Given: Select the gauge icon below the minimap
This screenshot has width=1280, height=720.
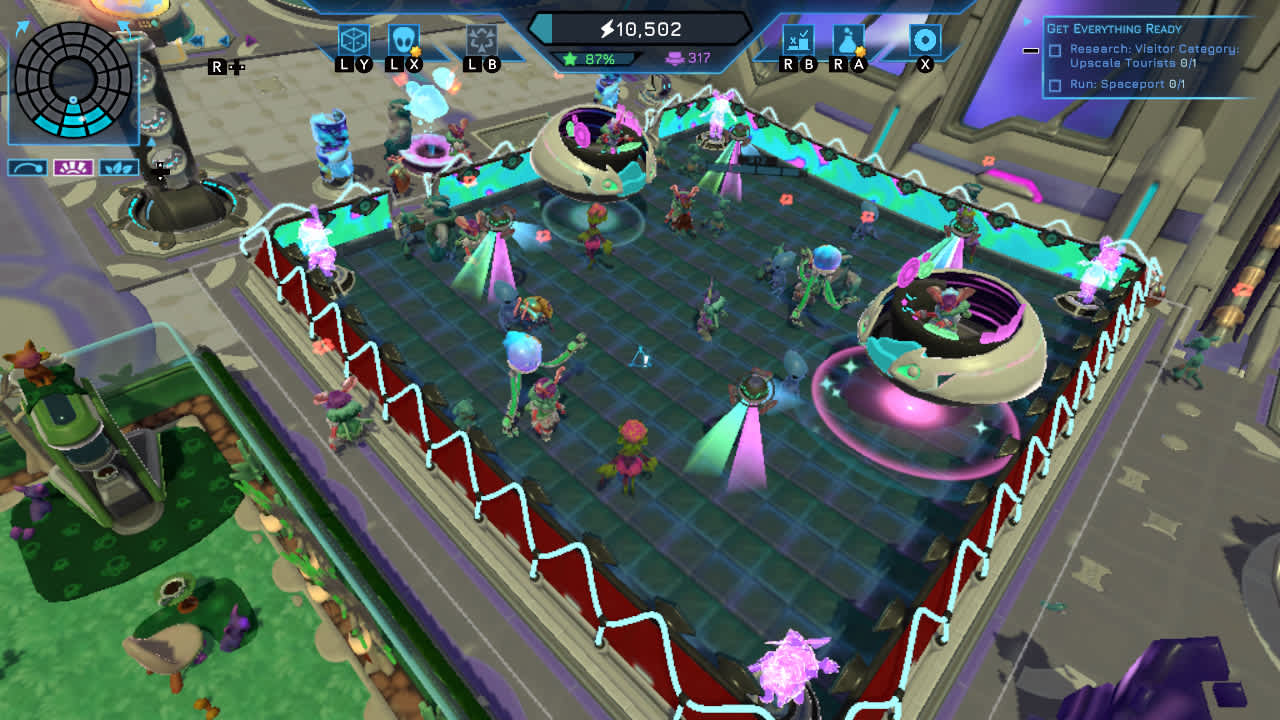Looking at the screenshot, I should (27, 168).
